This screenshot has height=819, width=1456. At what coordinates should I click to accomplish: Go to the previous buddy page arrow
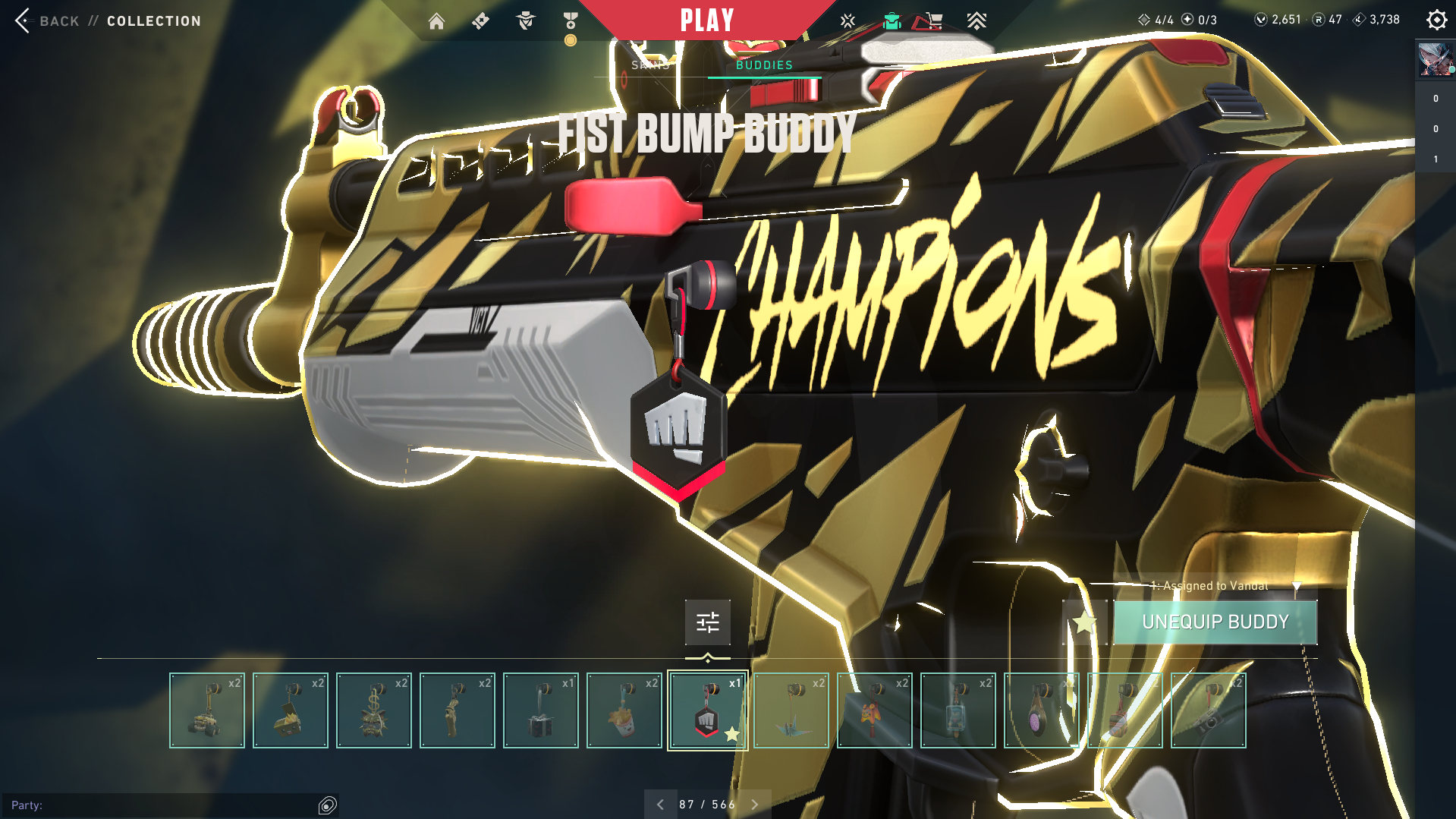click(x=660, y=805)
